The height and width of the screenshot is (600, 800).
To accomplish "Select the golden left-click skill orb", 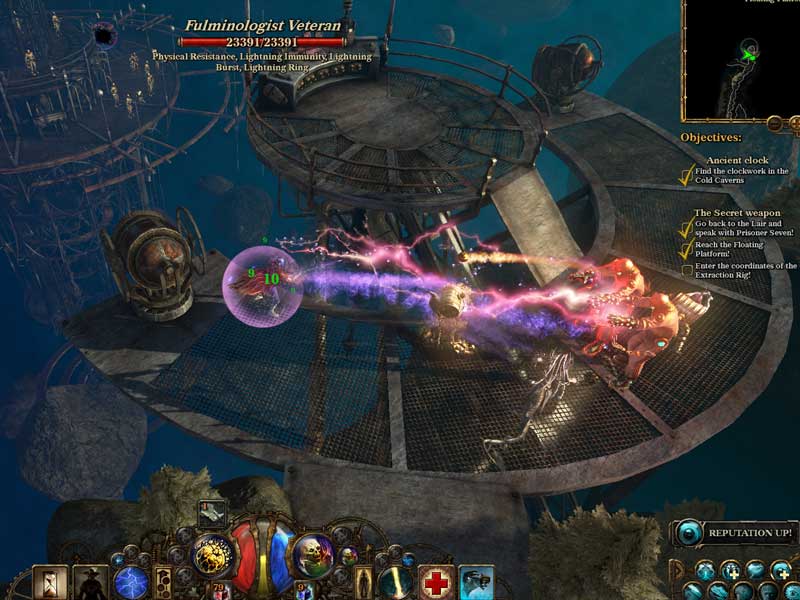I will (213, 552).
